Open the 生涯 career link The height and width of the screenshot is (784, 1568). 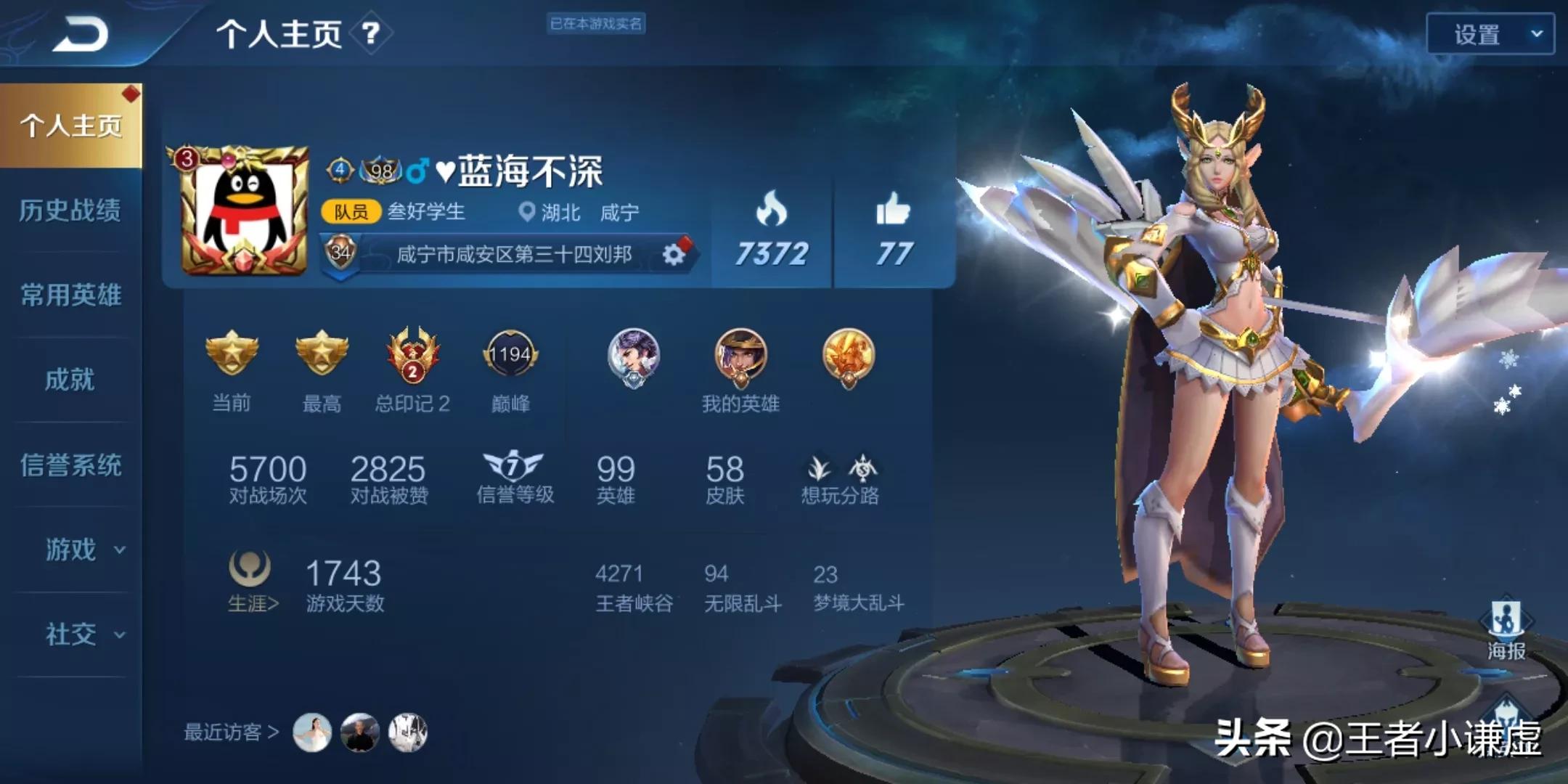(252, 582)
